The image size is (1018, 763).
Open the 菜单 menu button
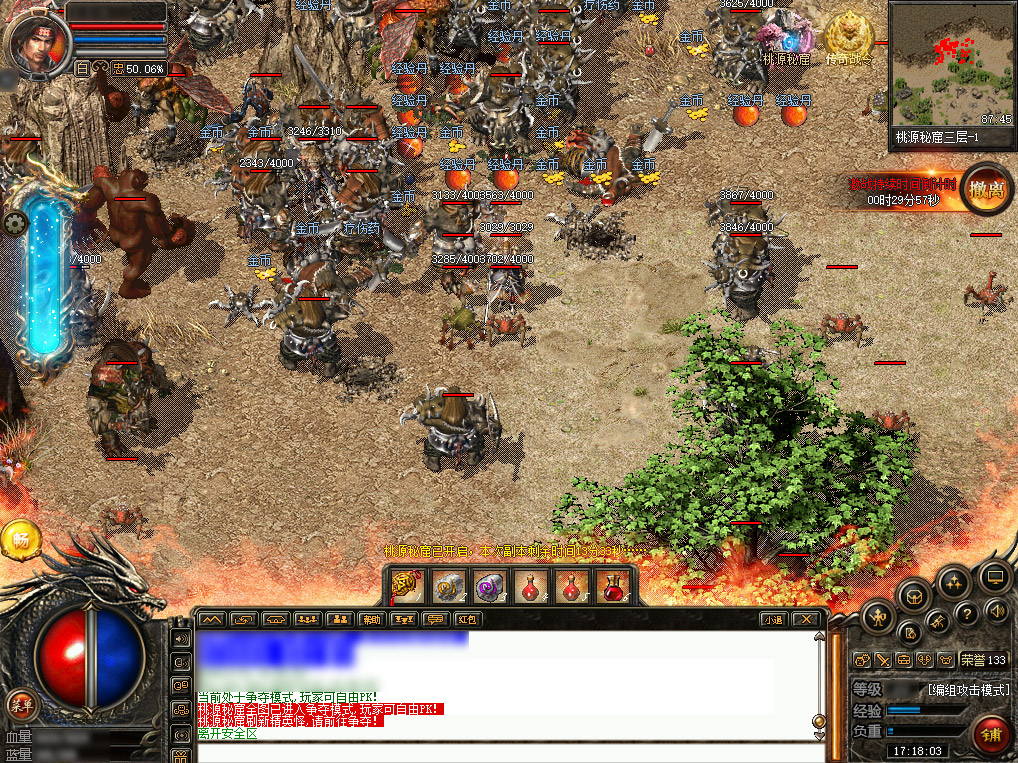click(x=22, y=705)
